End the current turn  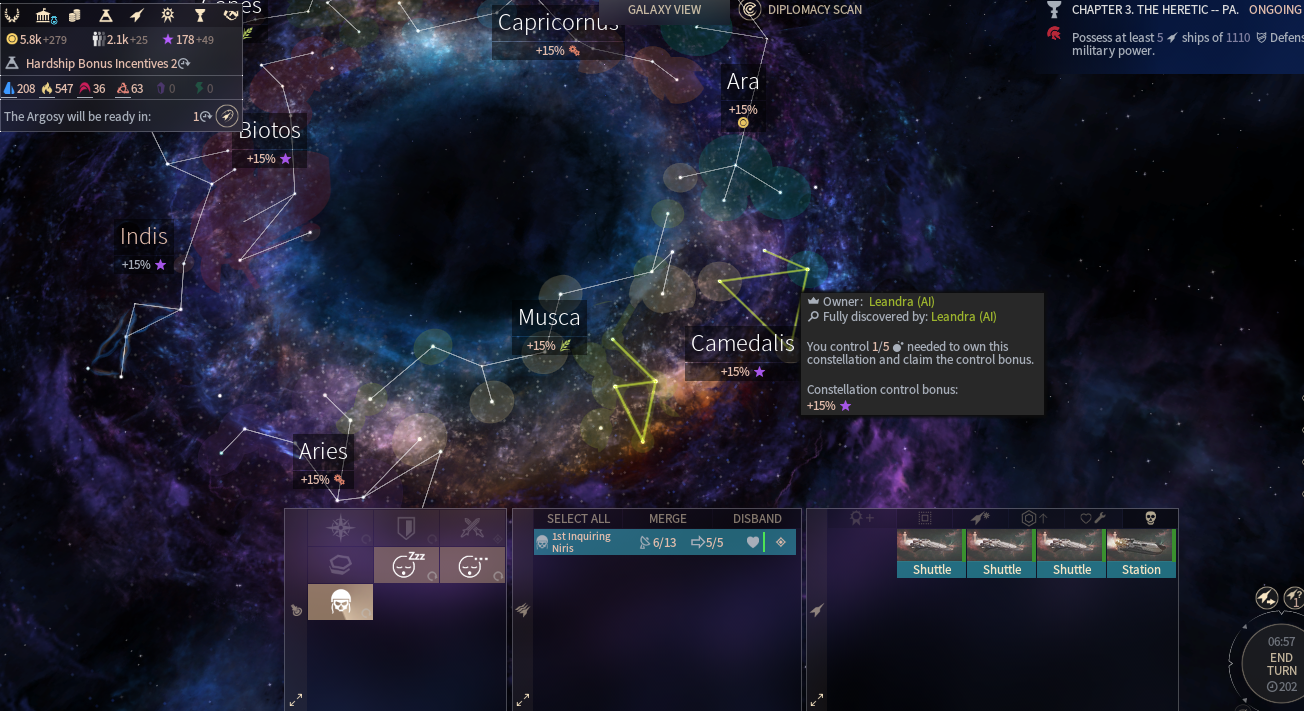point(1281,664)
